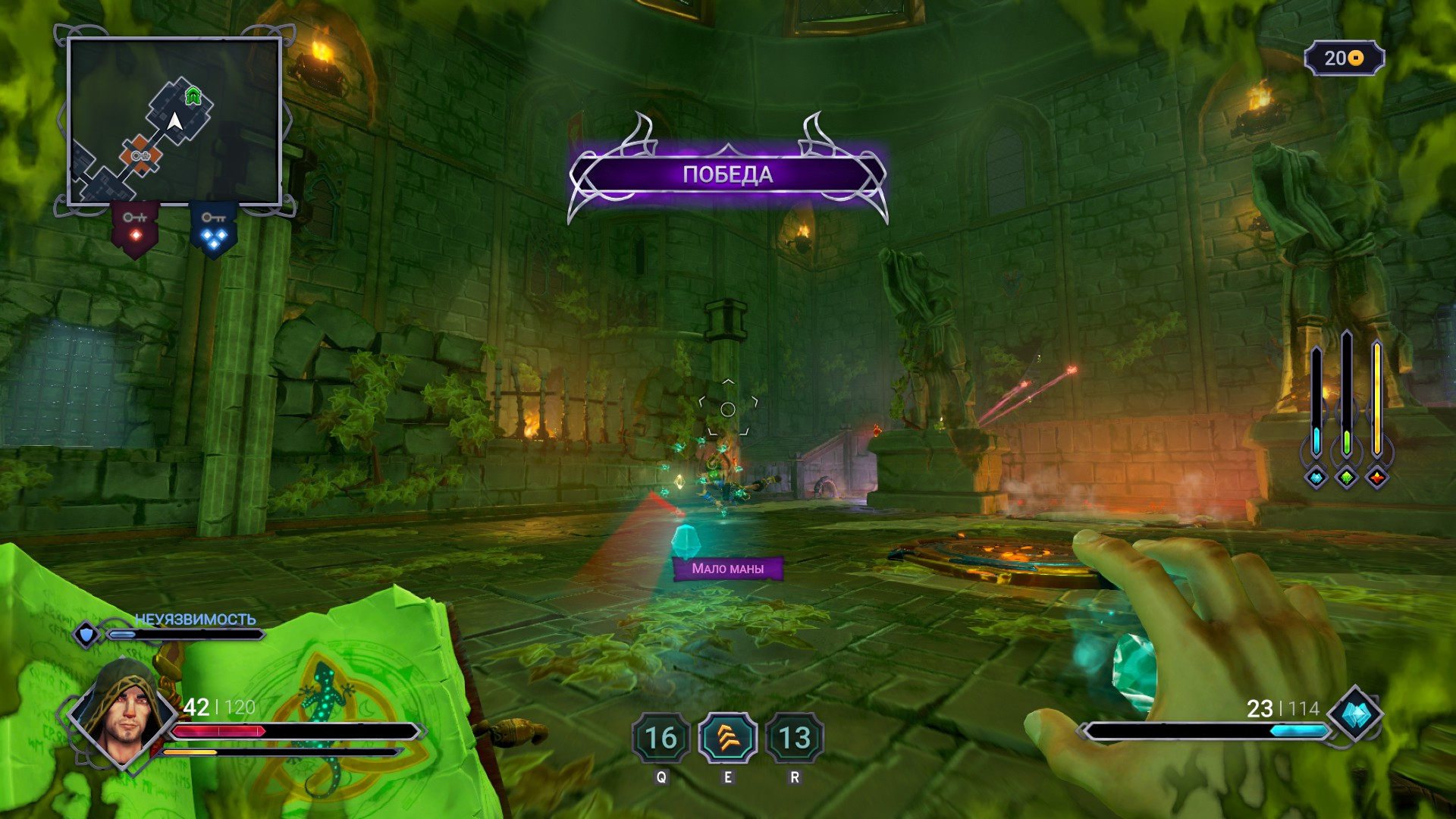
Task: Click the gold coin counter
Action: 1344,58
